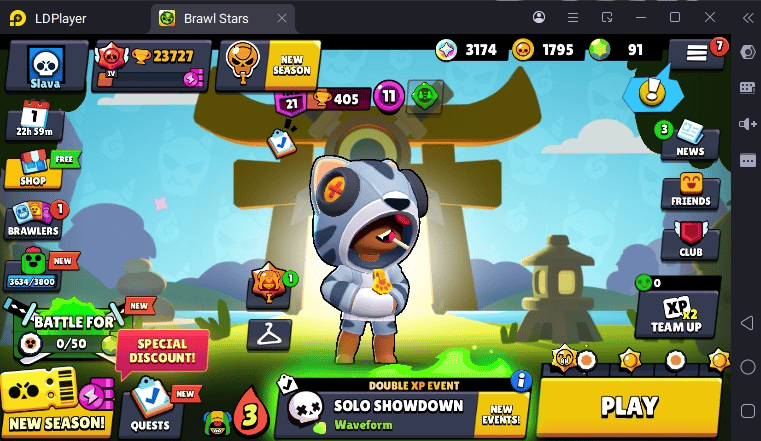
Task: Tap the Team Up button
Action: [676, 313]
